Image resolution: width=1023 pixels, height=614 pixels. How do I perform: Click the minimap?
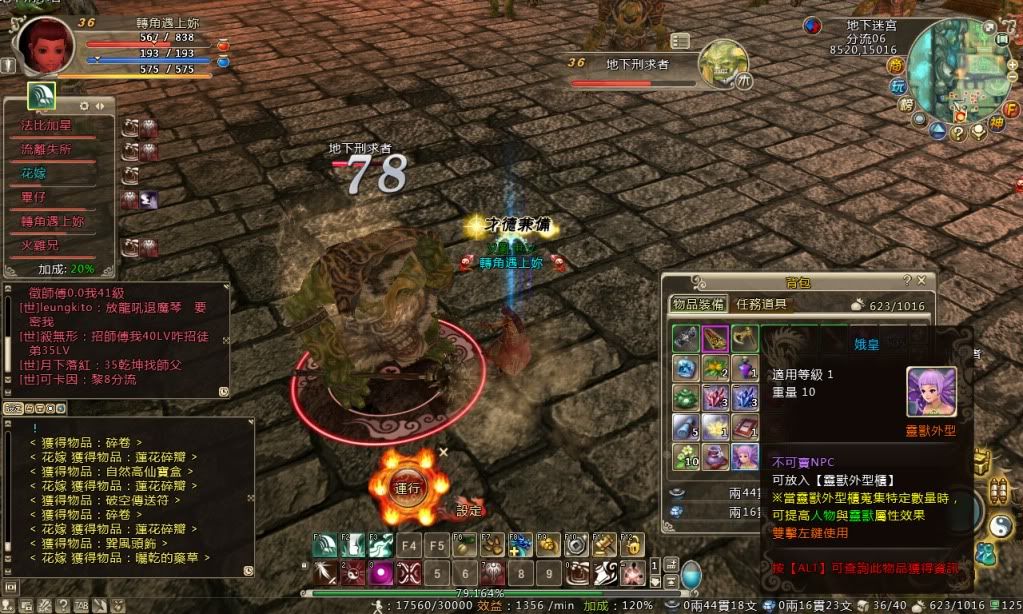point(962,70)
